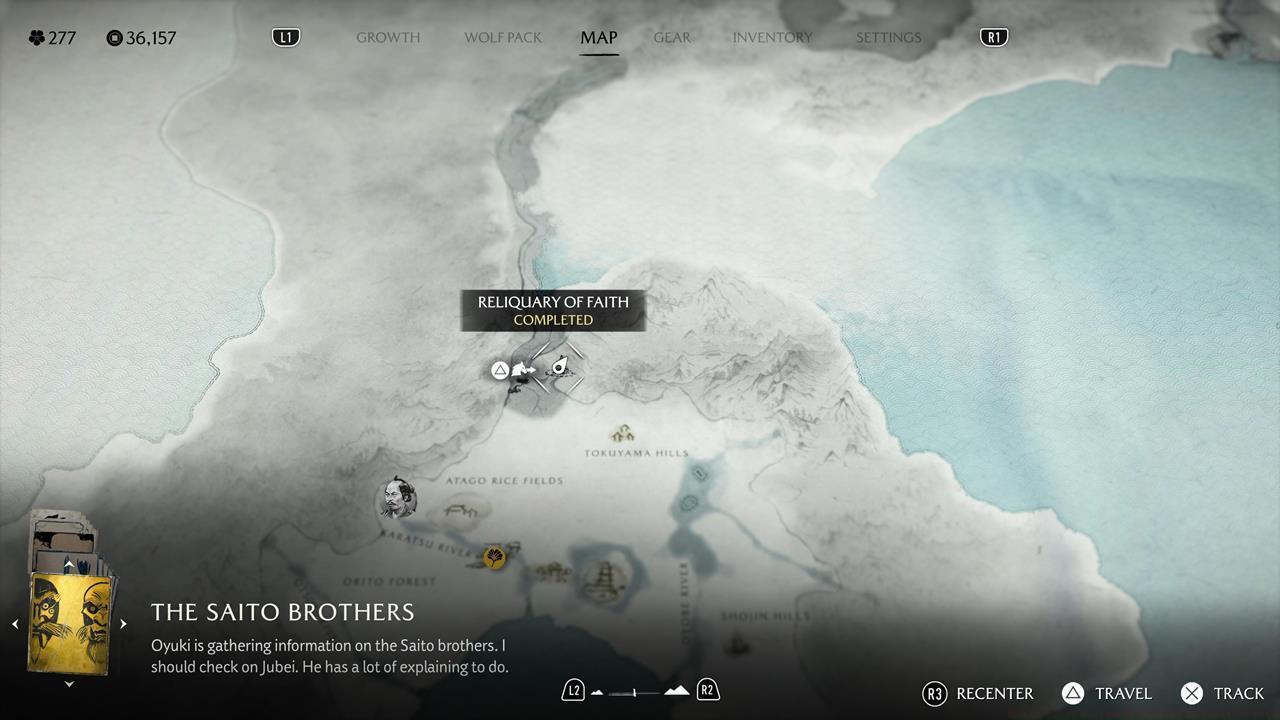The width and height of the screenshot is (1280, 720).
Task: Select the pagoda castle icon on the island
Action: point(604,575)
